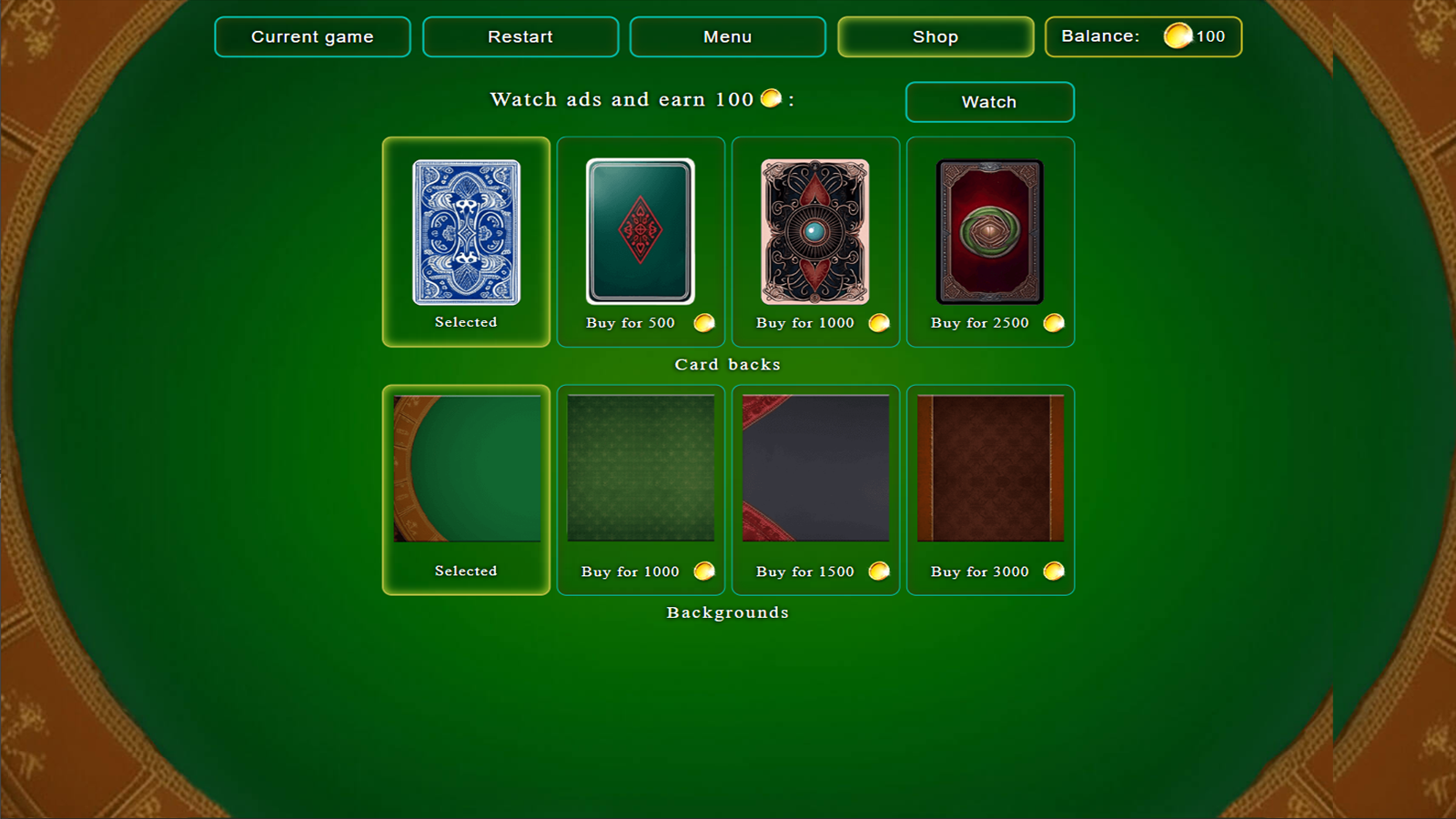Open the Current game screen
Viewport: 1456px width, 819px height.
point(312,36)
